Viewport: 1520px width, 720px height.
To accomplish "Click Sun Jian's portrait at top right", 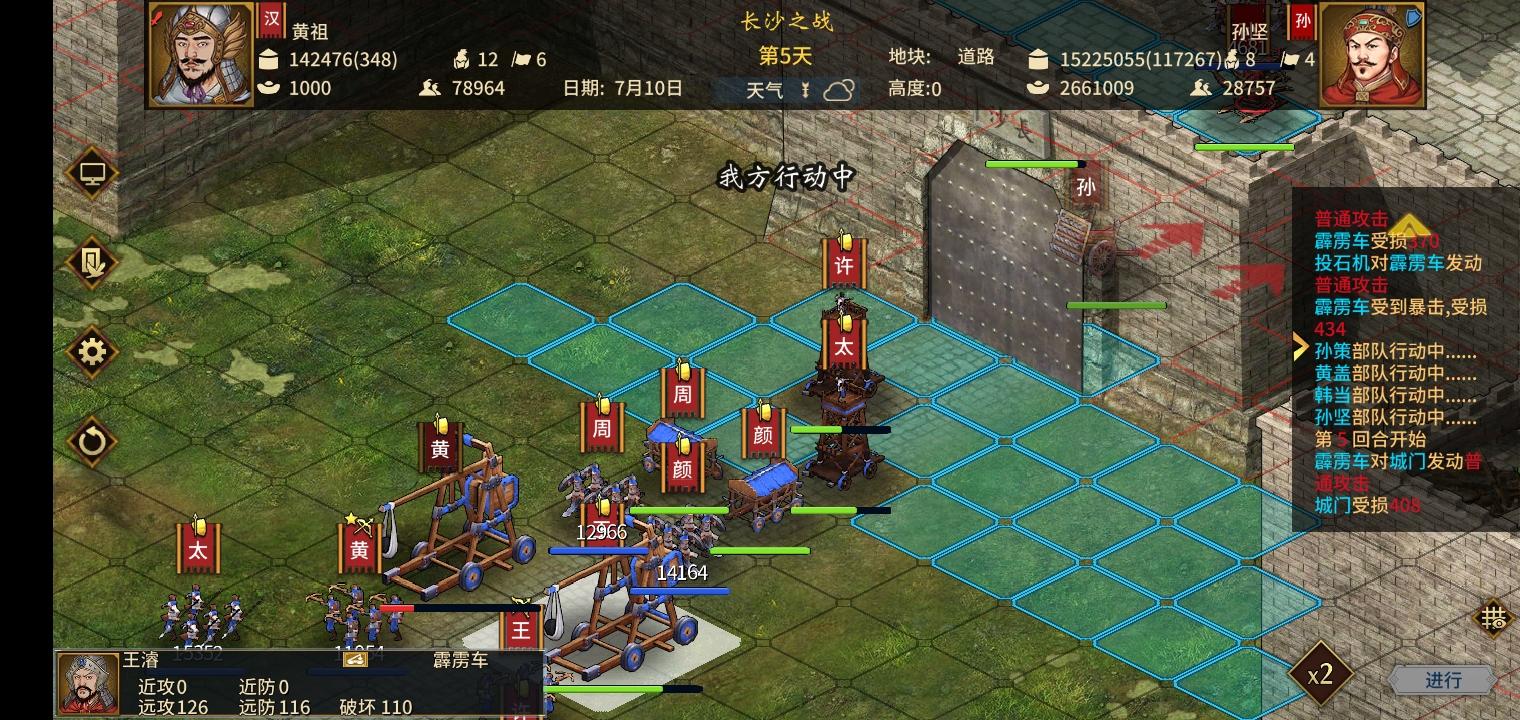I will [1370, 55].
